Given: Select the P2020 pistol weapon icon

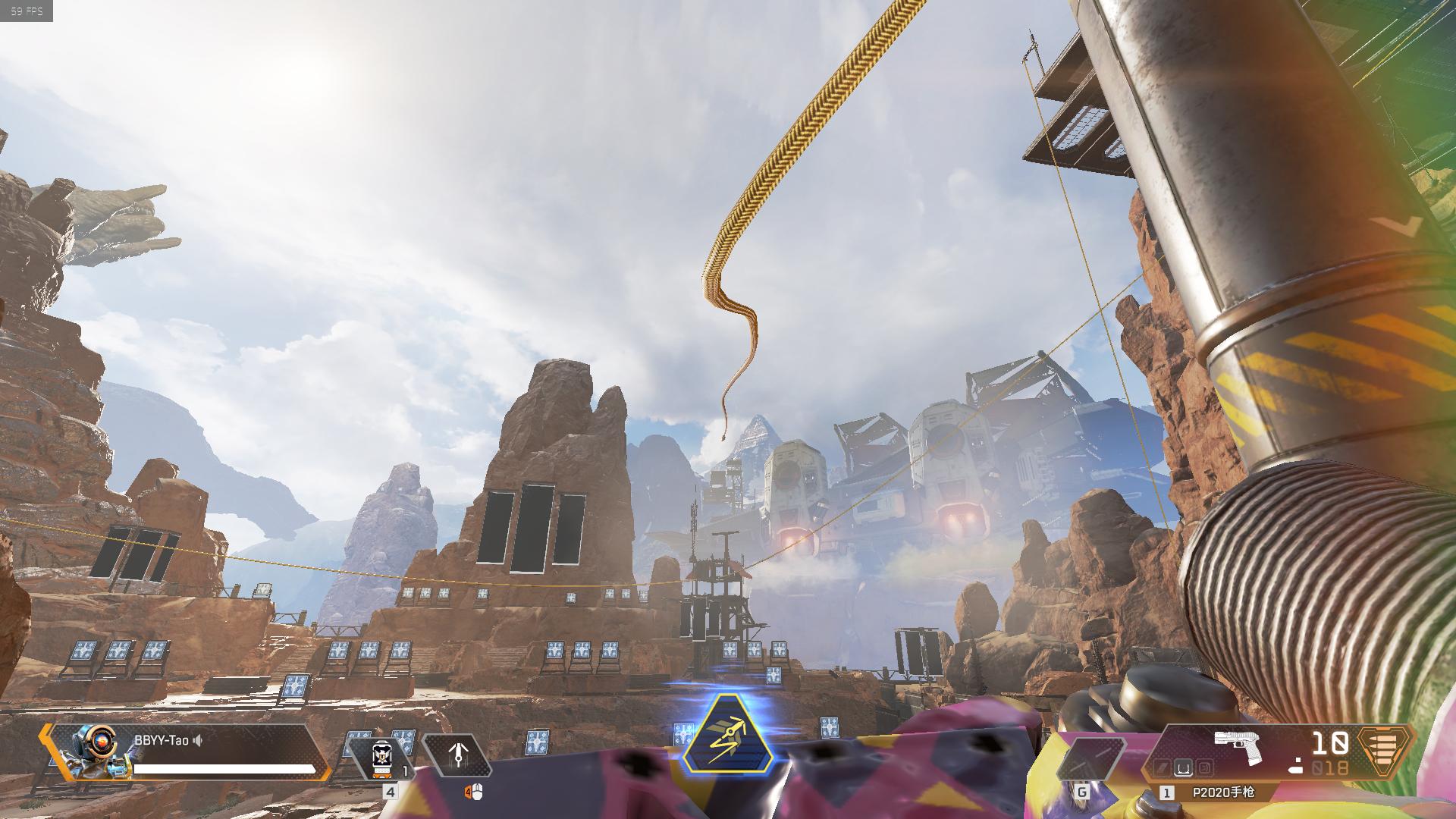Looking at the screenshot, I should click(1238, 748).
